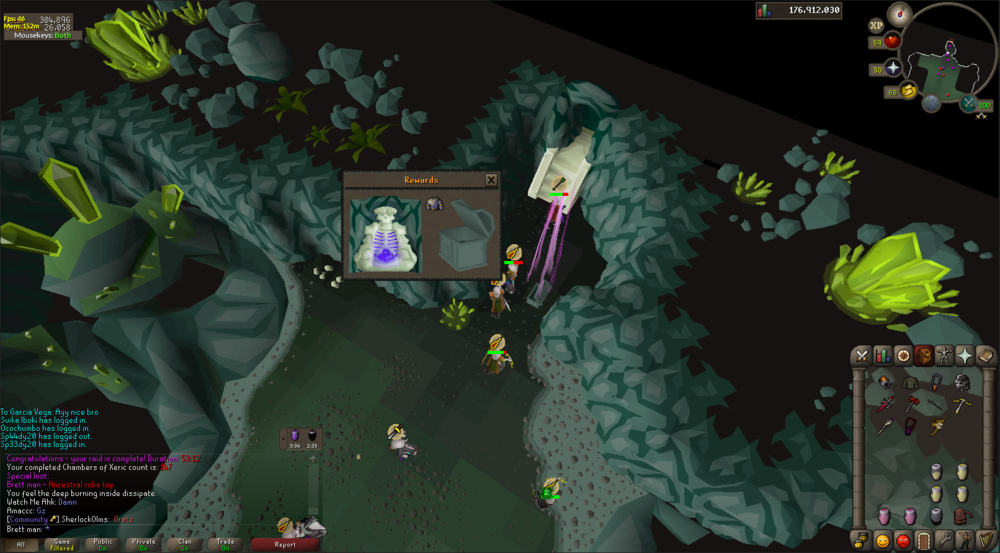Switch to the Skills tab
This screenshot has height=553, width=1000.
(882, 355)
